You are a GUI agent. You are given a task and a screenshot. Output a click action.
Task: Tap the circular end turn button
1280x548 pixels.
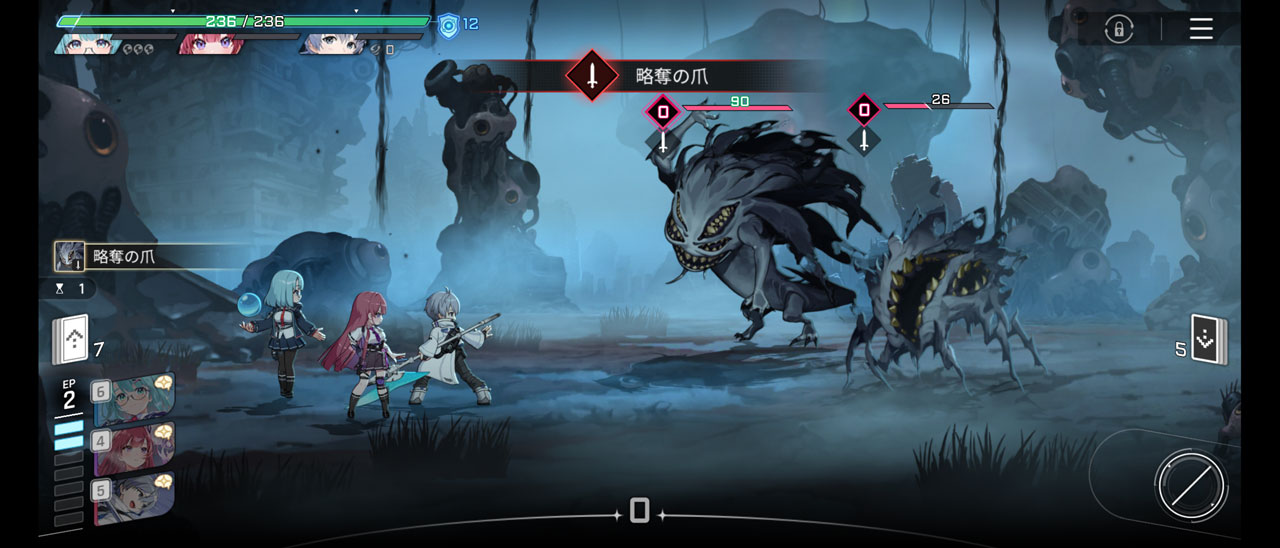coord(1190,485)
